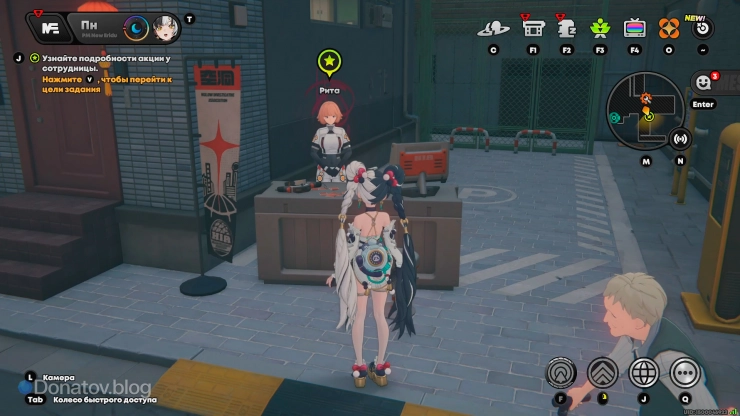
Task: Click the signal button beside minimap
Action: [681, 139]
